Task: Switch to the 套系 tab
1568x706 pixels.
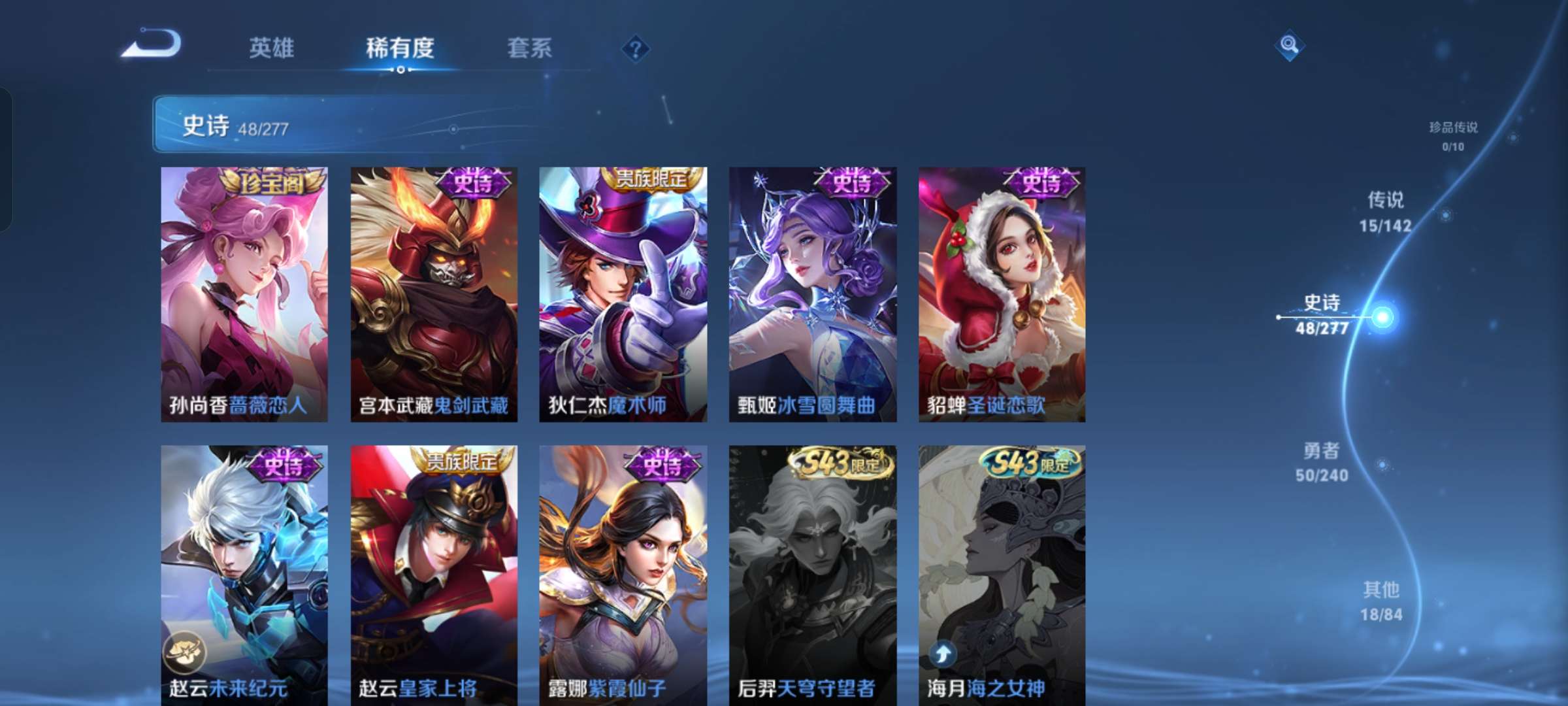Action: tap(529, 48)
